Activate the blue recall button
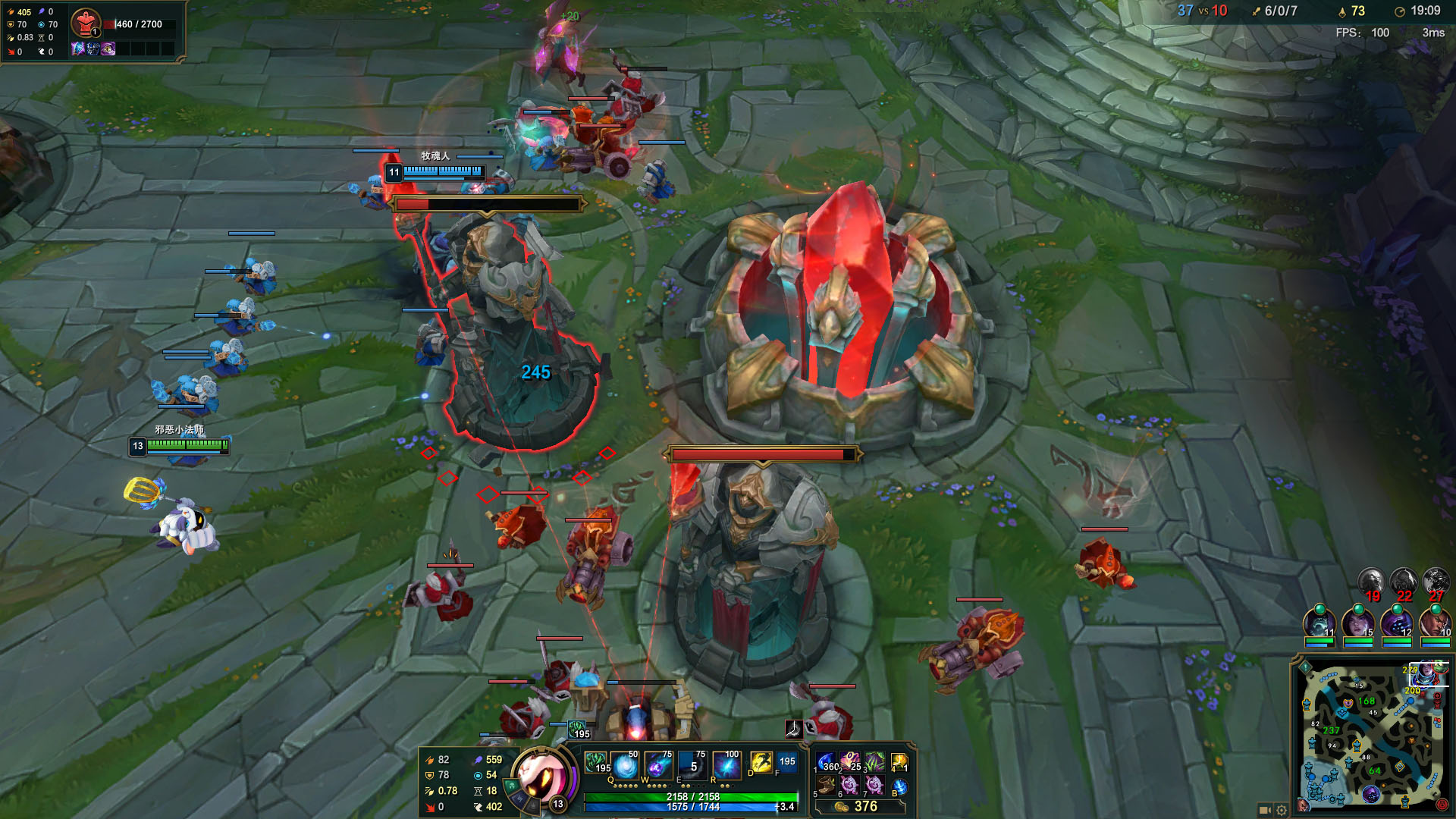 [x=899, y=786]
